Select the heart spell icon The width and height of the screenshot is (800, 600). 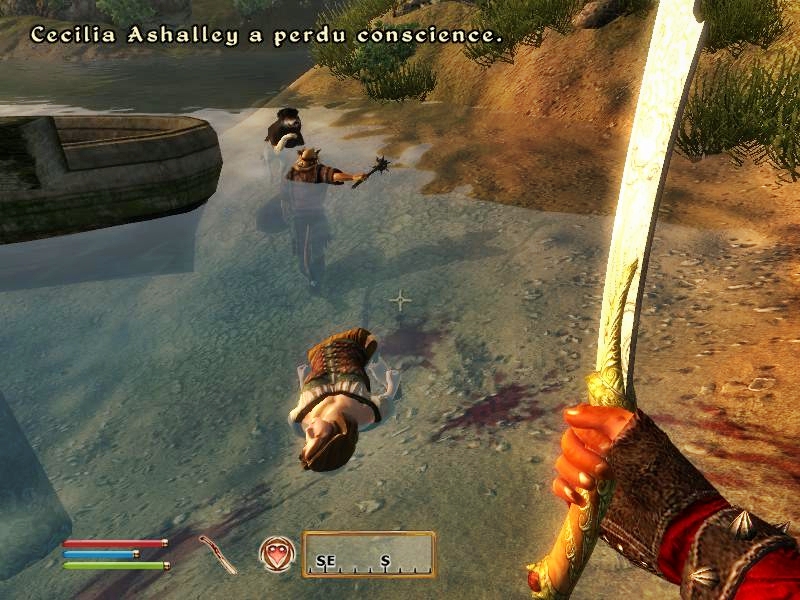tap(276, 553)
